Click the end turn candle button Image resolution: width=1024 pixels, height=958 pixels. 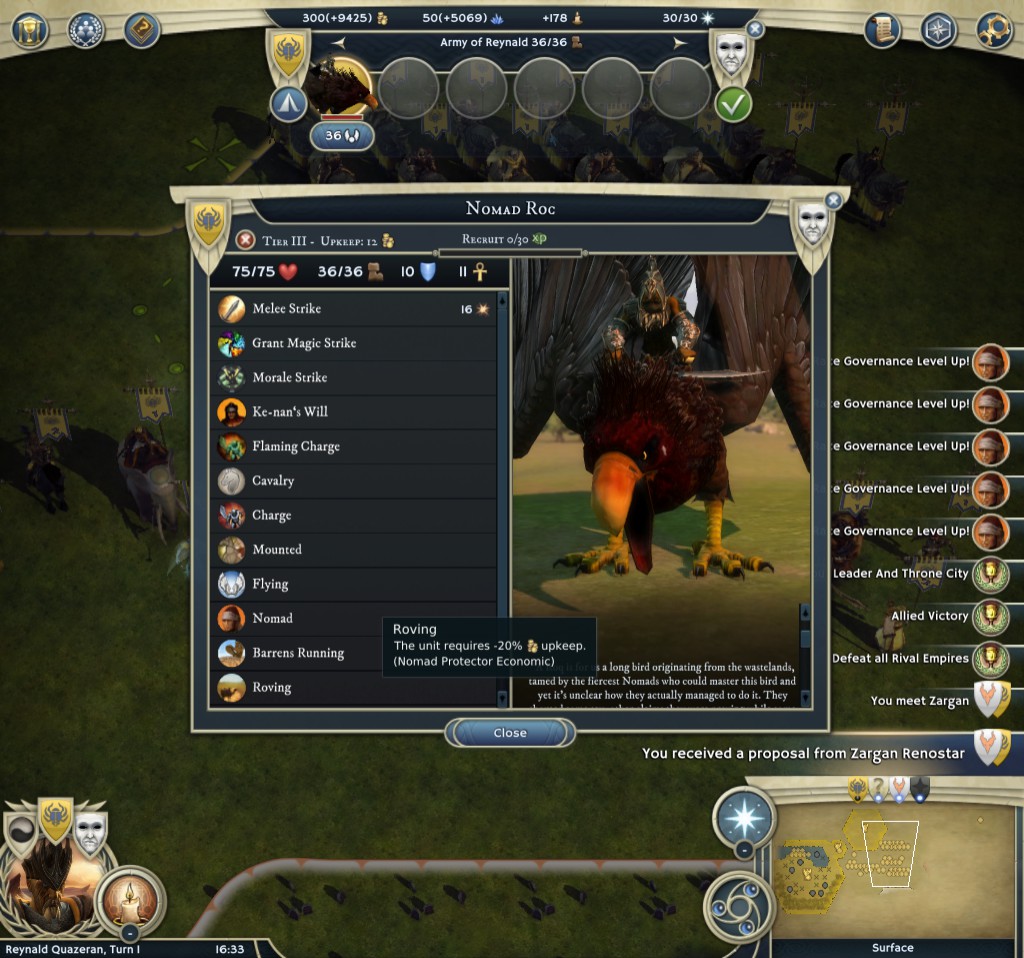131,899
